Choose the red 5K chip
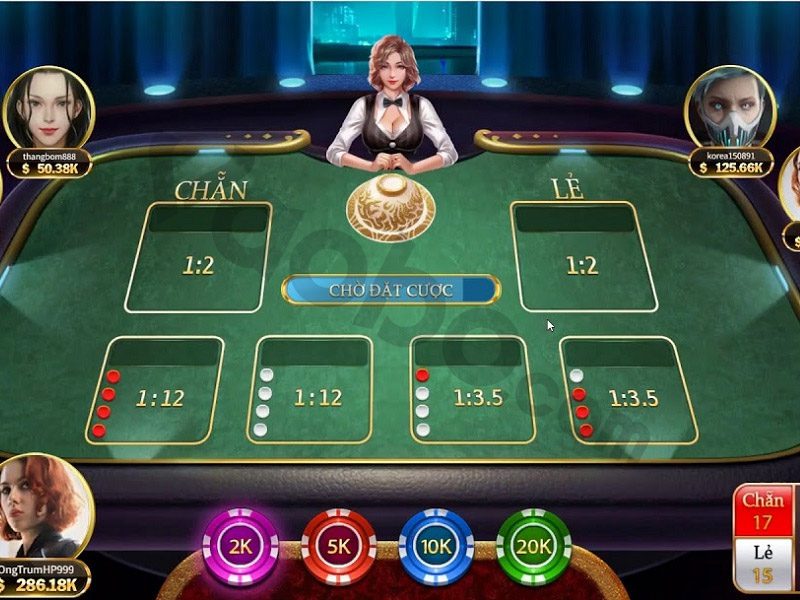The width and height of the screenshot is (800, 600). [x=338, y=546]
